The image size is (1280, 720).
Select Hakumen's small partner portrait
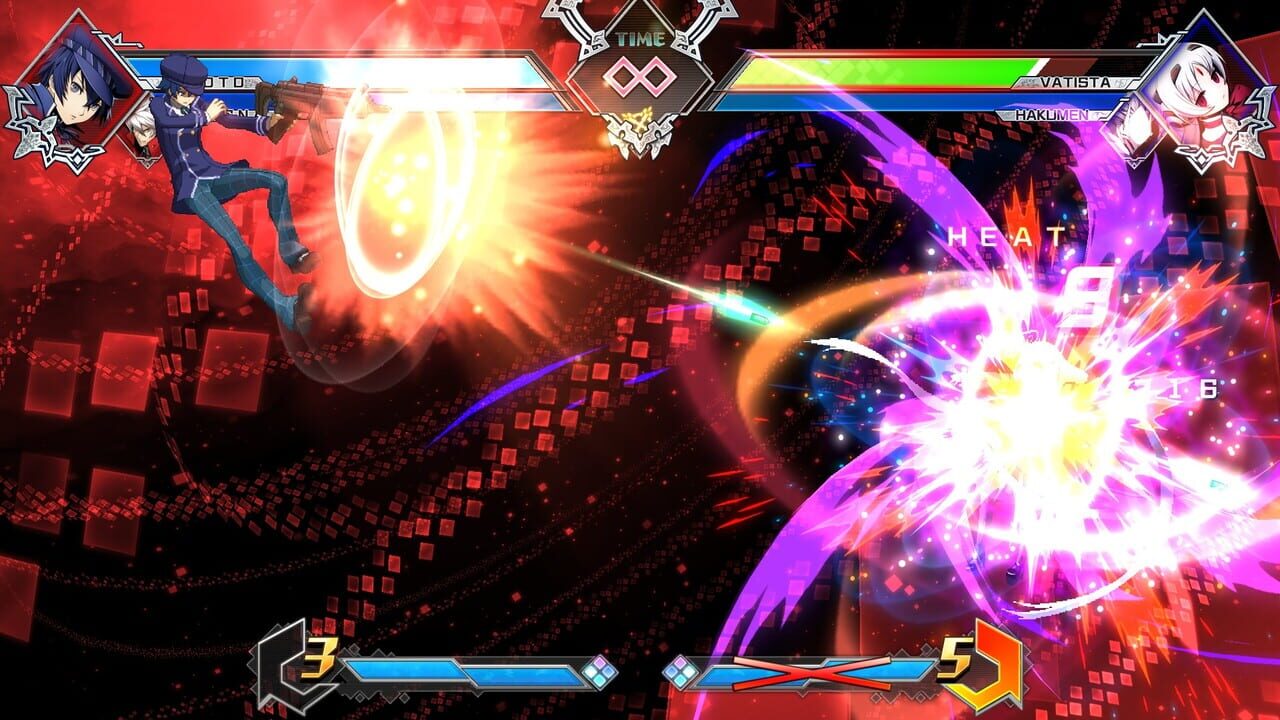[1135, 130]
